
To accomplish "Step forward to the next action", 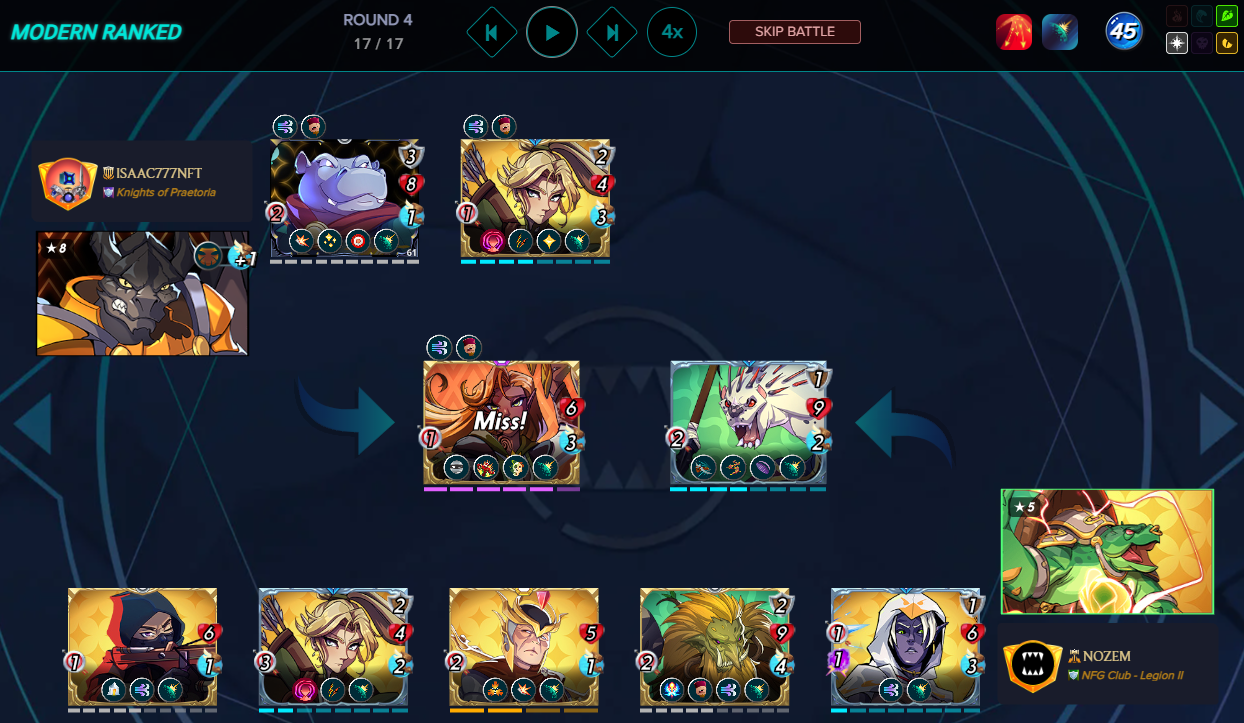I will click(x=611, y=32).
